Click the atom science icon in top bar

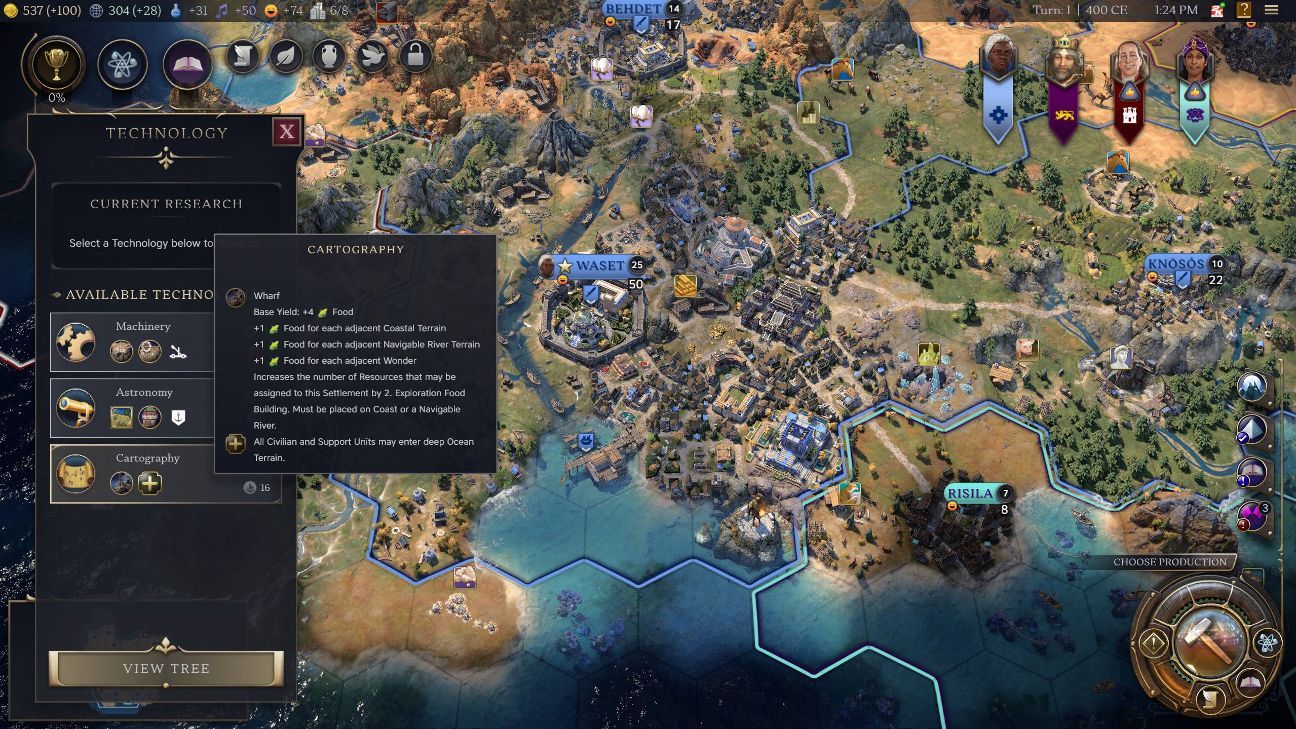123,65
